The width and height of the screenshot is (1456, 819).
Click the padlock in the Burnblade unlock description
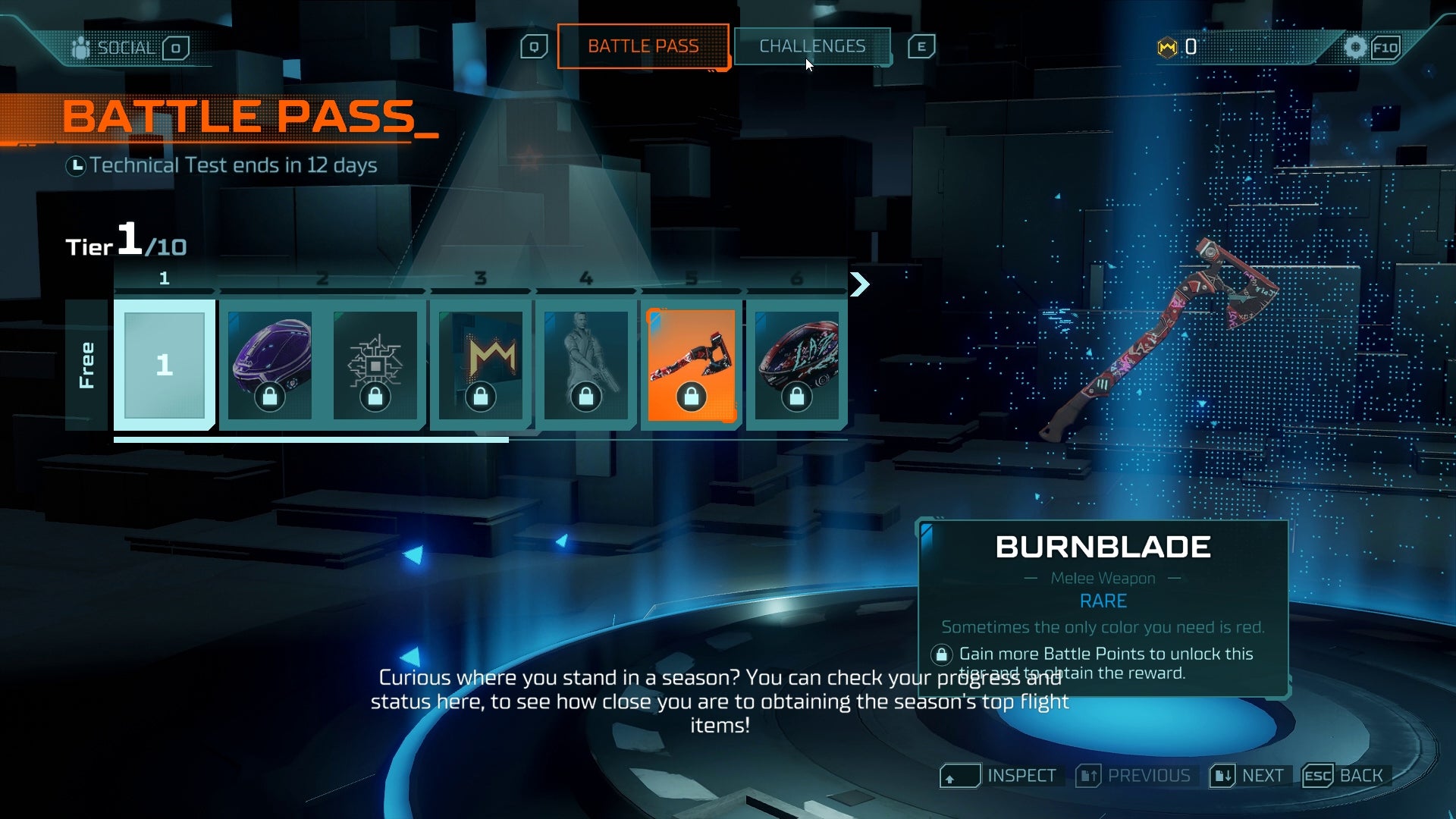(x=943, y=653)
